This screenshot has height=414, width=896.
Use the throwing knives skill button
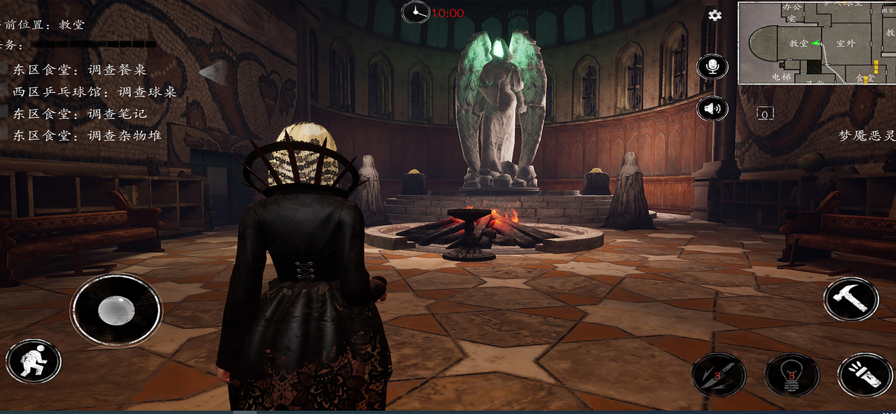point(719,376)
